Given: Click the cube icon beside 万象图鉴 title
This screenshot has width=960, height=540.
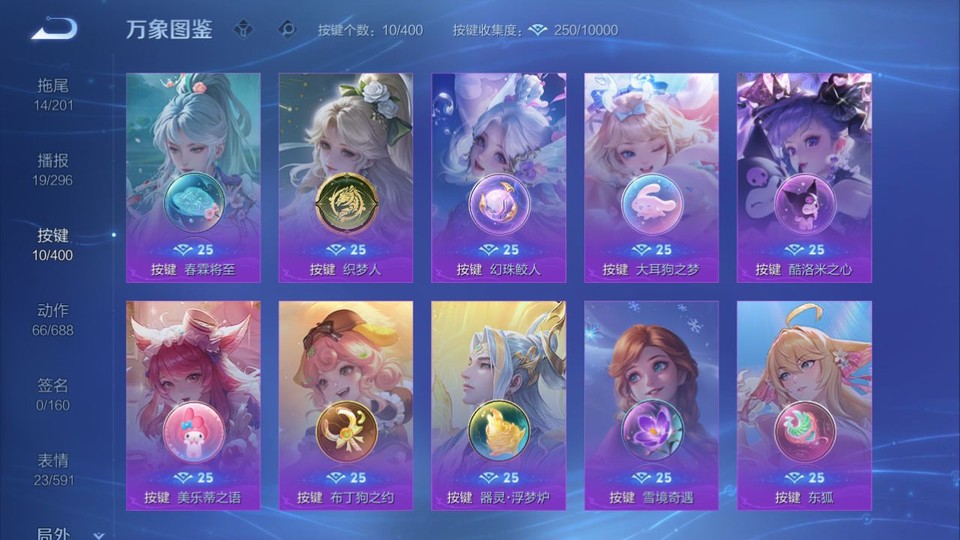Looking at the screenshot, I should pos(243,29).
